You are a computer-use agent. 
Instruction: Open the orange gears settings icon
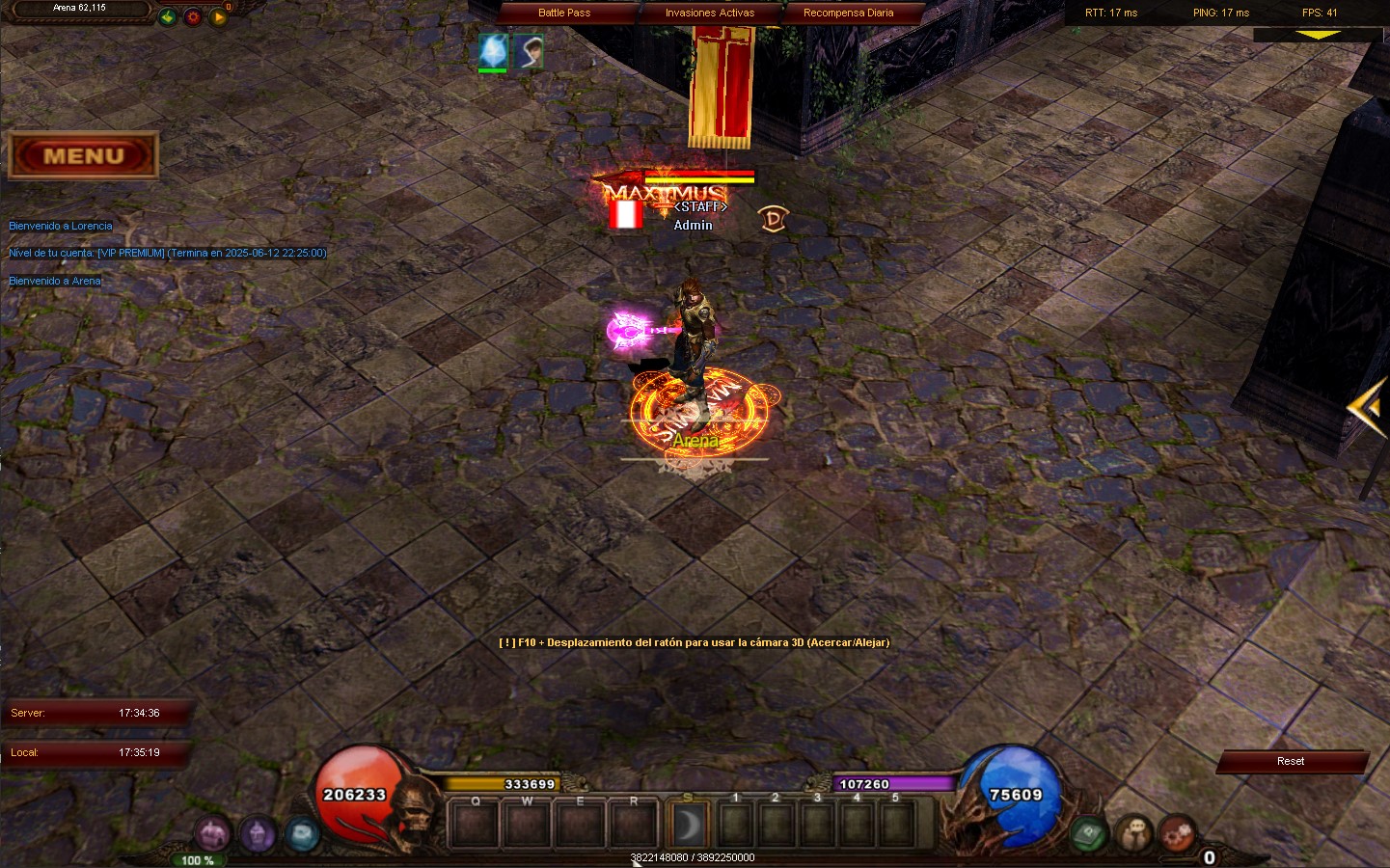[x=1178, y=832]
